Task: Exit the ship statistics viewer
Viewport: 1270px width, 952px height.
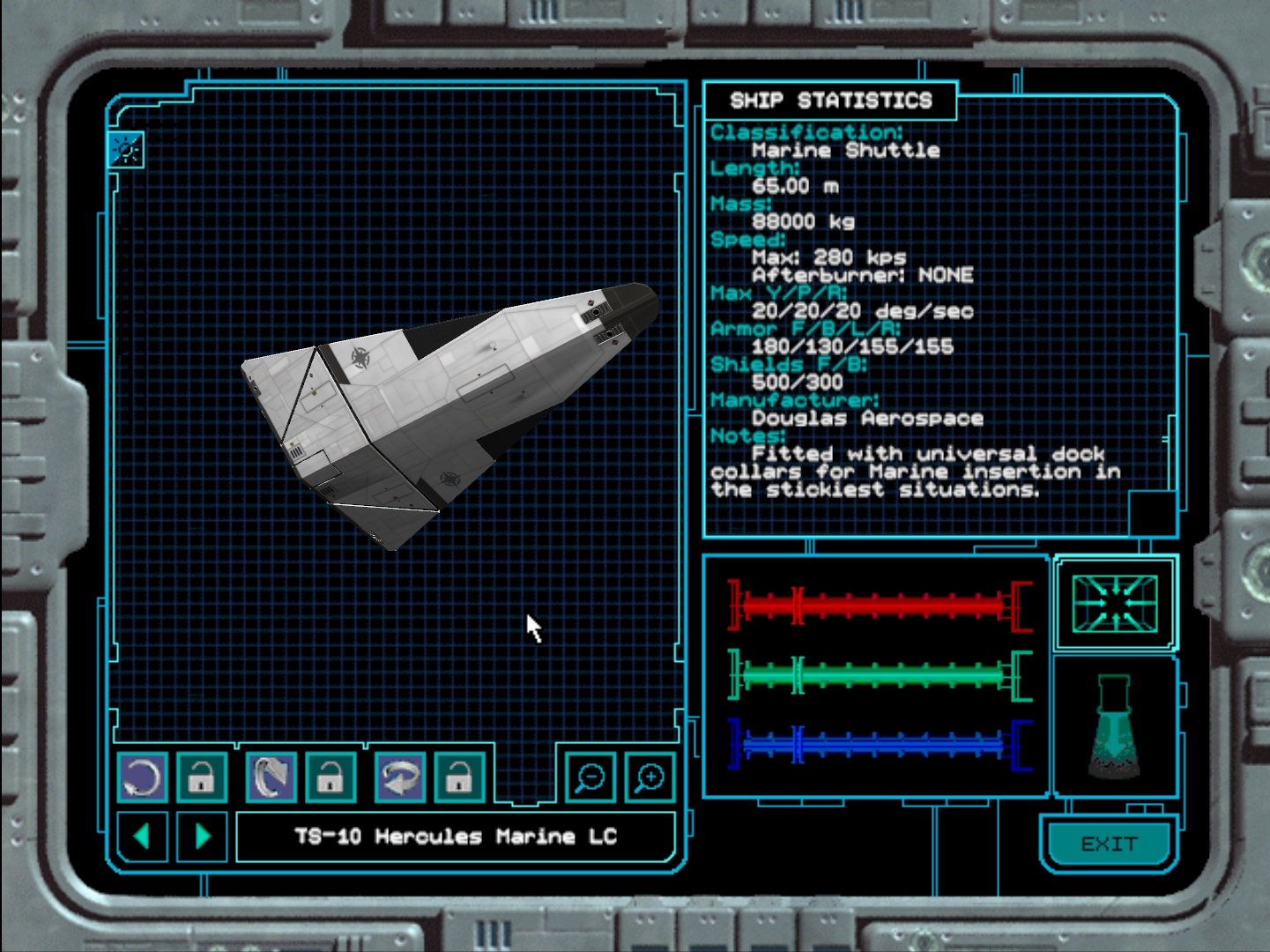Action: tap(1109, 844)
